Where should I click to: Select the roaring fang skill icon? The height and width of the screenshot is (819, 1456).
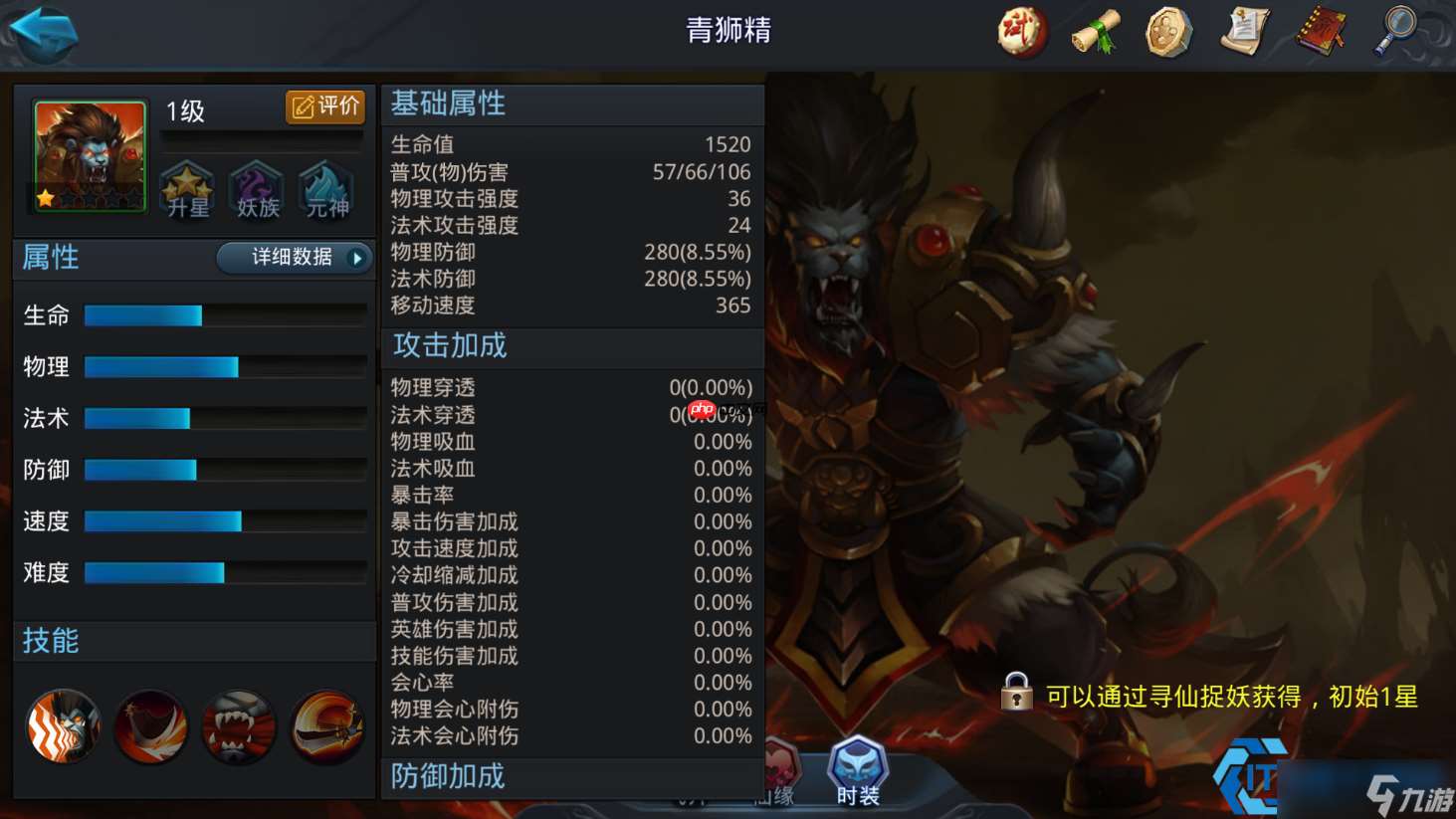point(239,726)
